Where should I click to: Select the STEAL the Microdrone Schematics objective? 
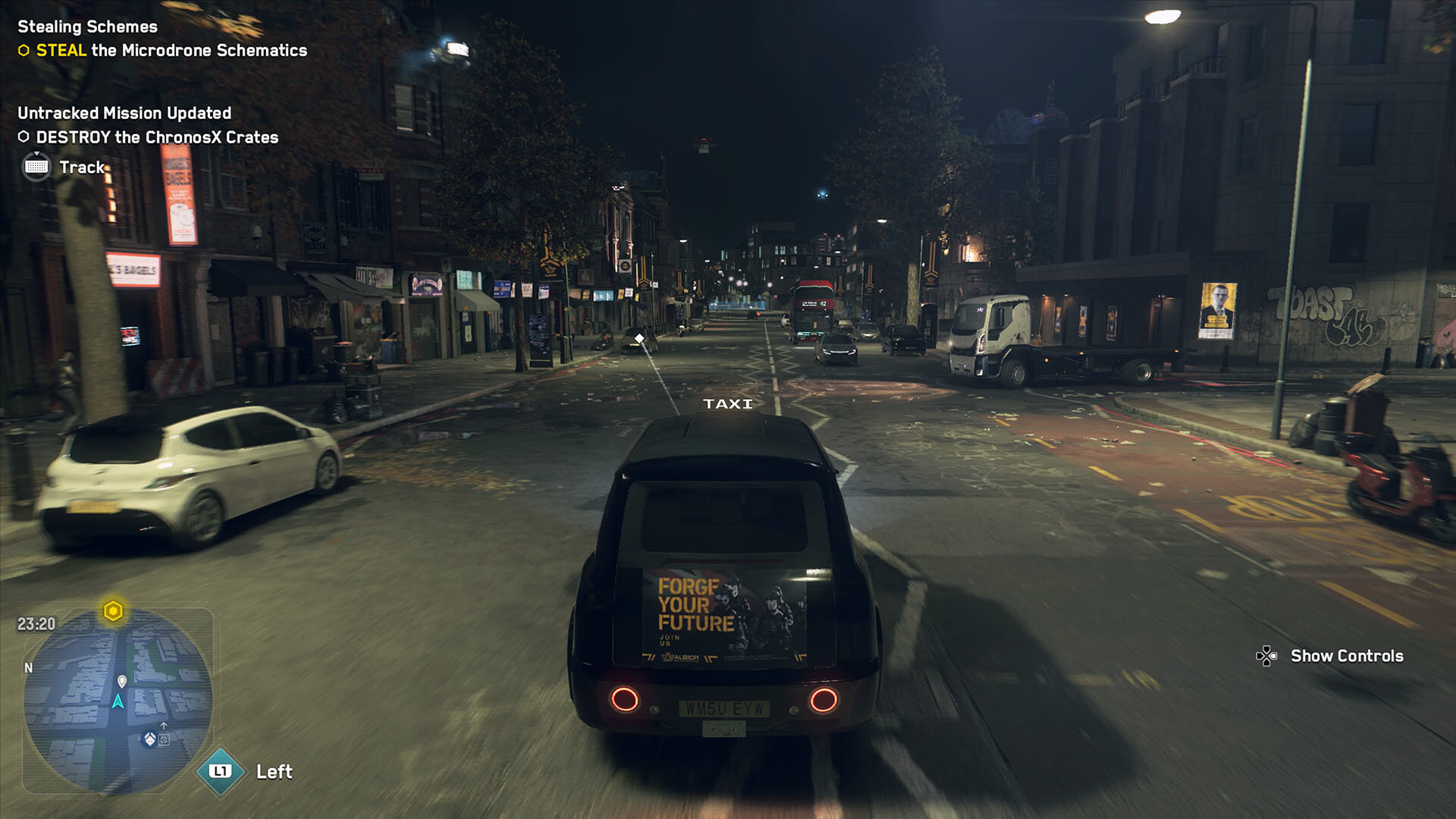171,51
